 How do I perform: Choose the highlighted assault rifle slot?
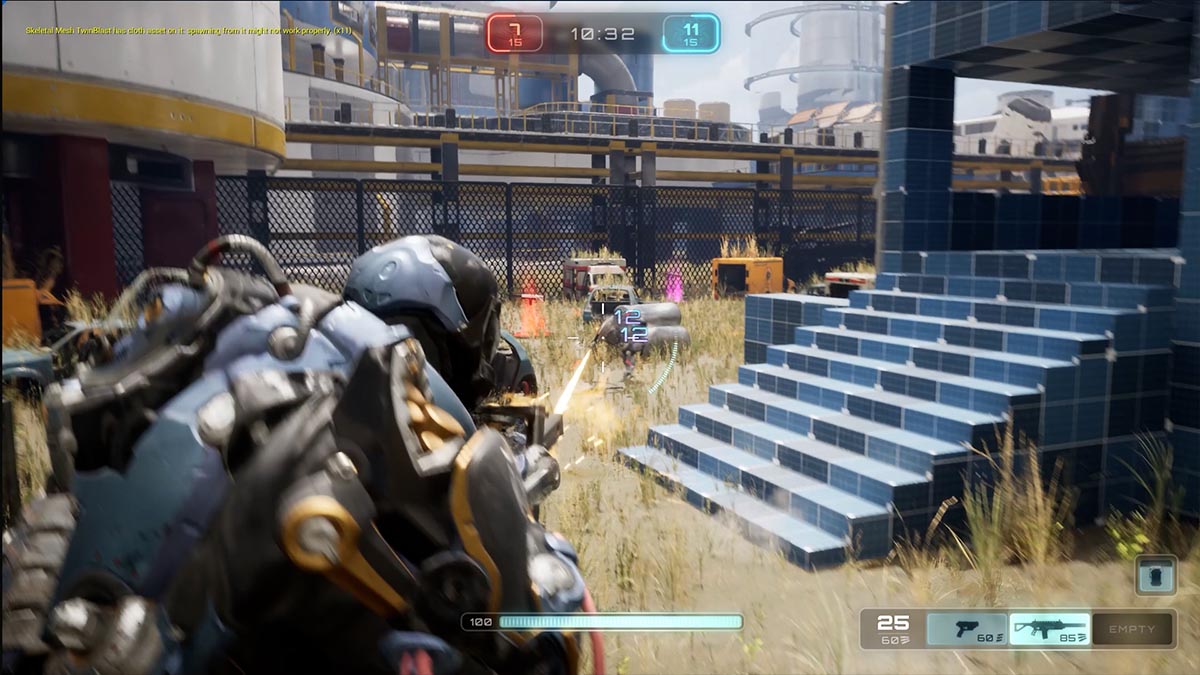pyautogui.click(x=1049, y=629)
